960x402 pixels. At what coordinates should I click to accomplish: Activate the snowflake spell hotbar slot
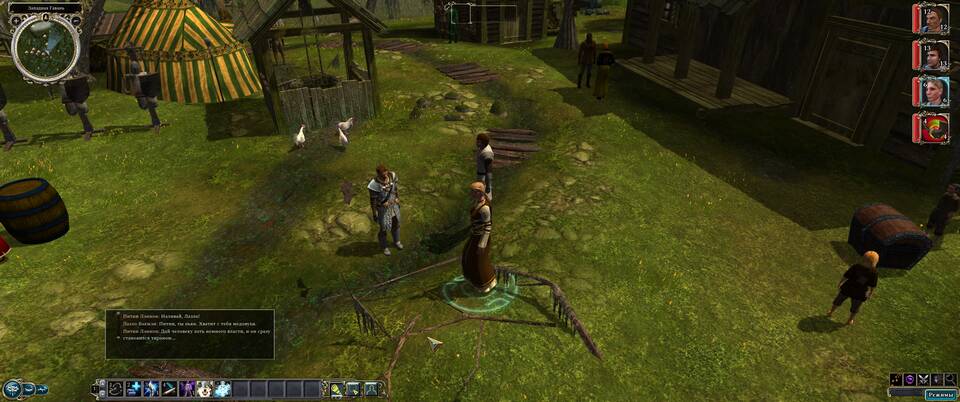(x=220, y=389)
